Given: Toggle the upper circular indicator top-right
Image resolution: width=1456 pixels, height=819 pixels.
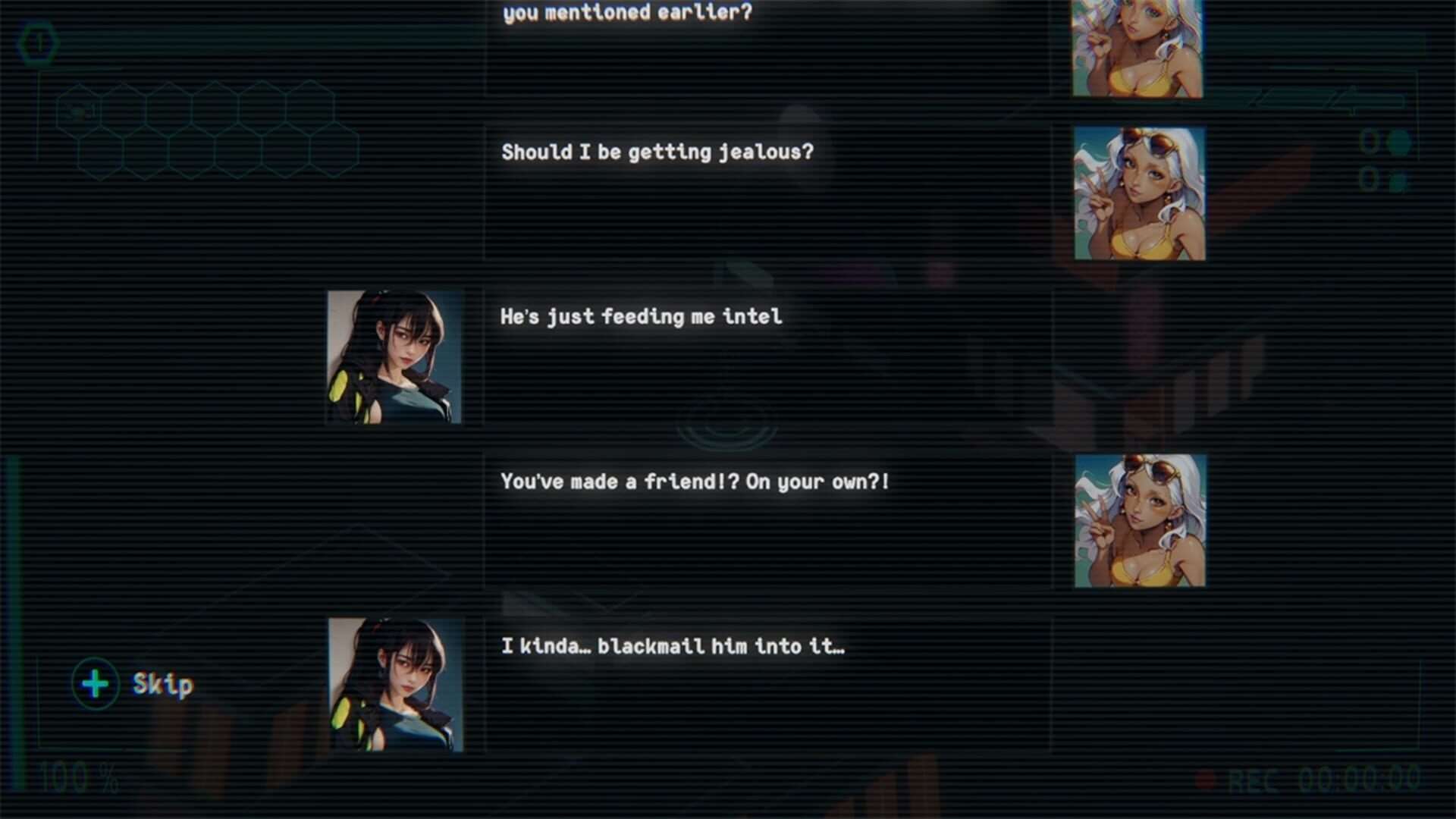Looking at the screenshot, I should 1370,140.
